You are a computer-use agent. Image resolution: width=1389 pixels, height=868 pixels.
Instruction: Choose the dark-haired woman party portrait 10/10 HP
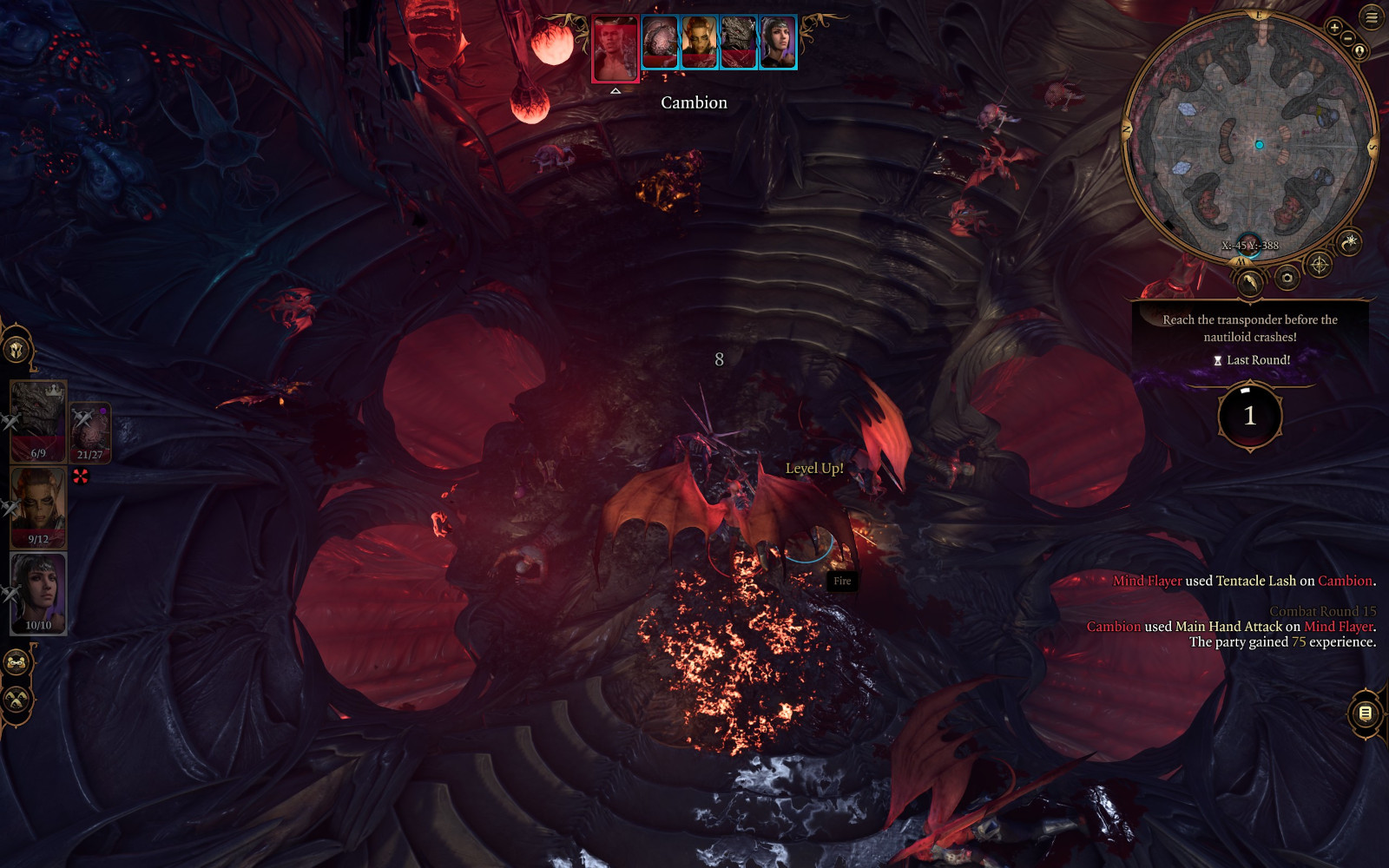pyautogui.click(x=38, y=594)
